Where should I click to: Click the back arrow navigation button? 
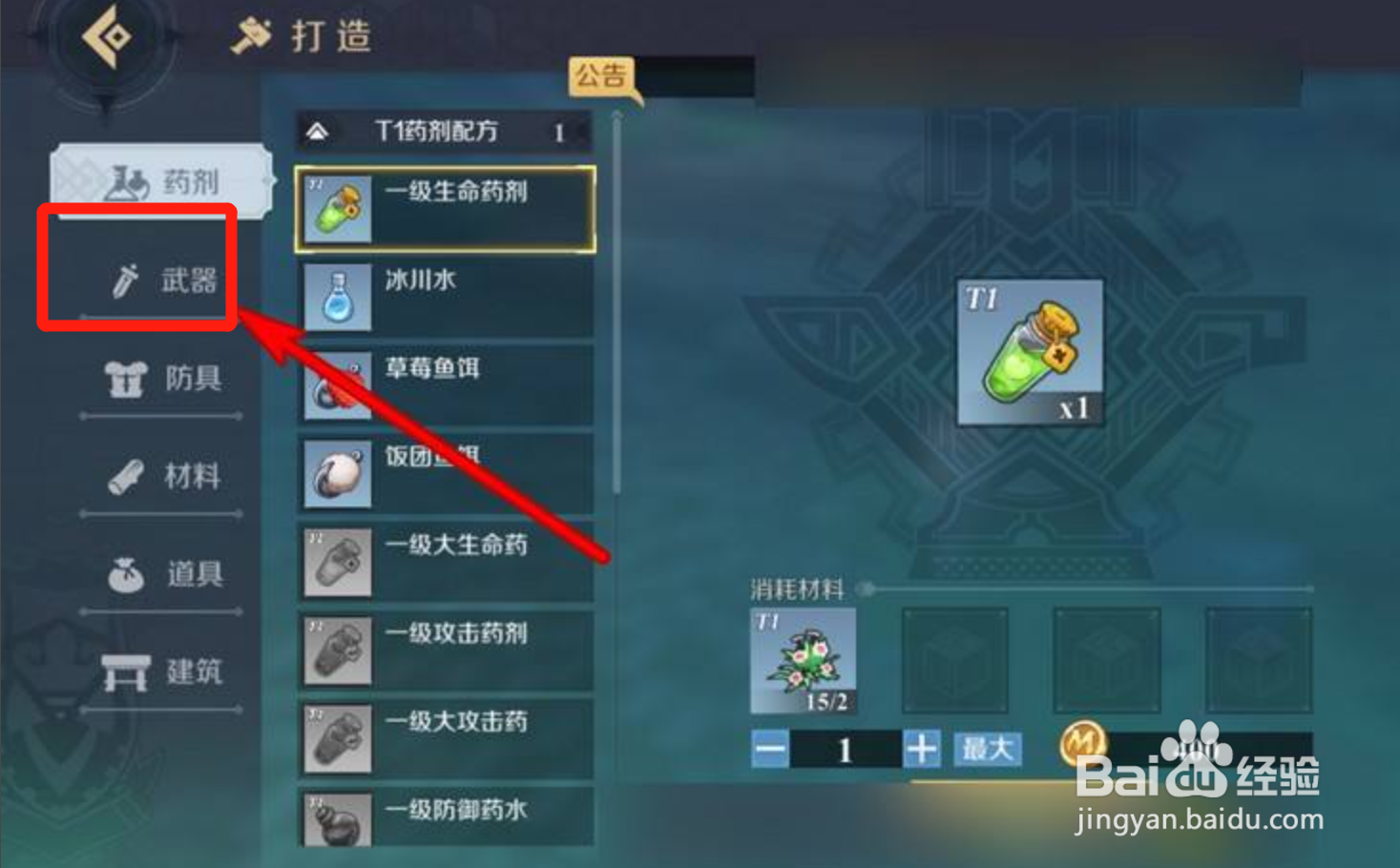point(108,35)
